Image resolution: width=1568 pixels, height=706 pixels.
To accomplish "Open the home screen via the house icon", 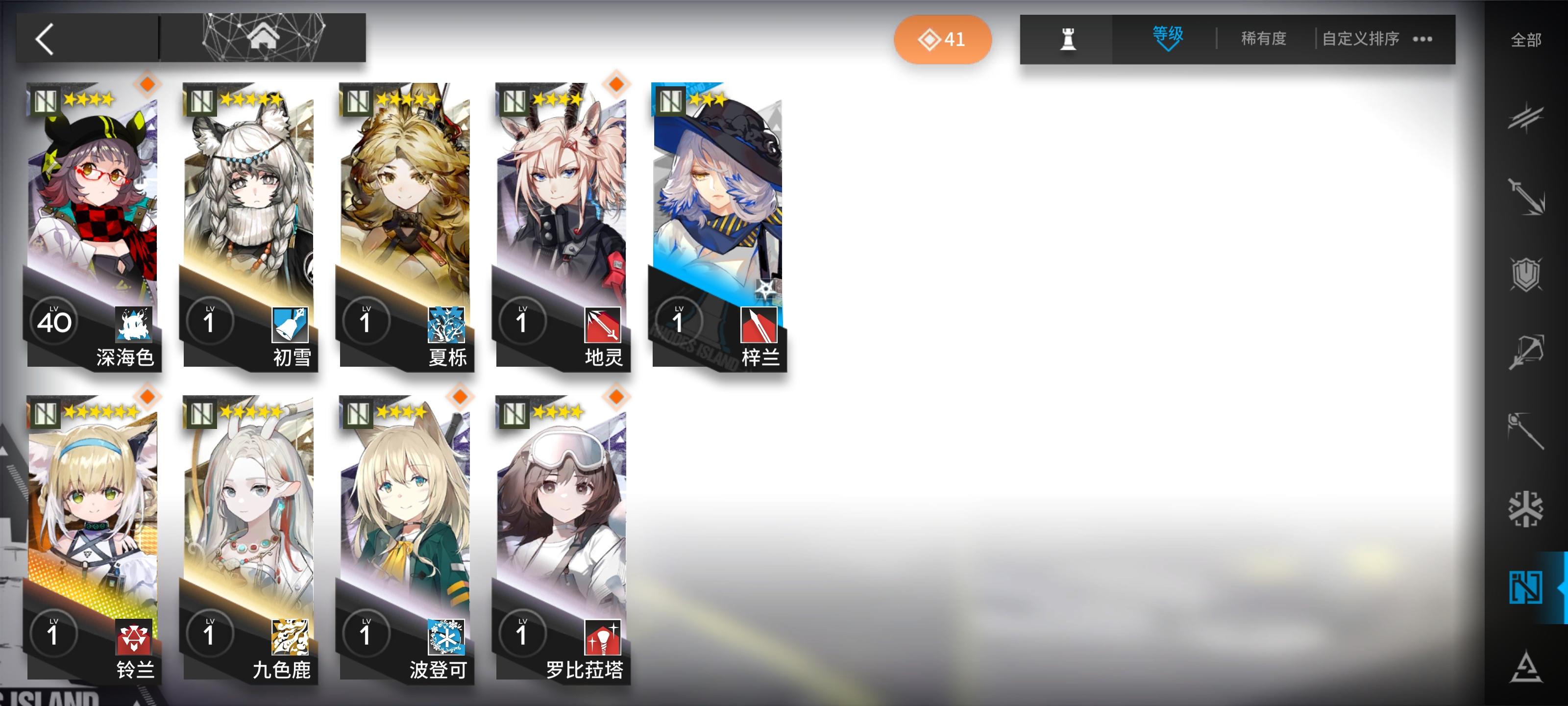I will 264,38.
